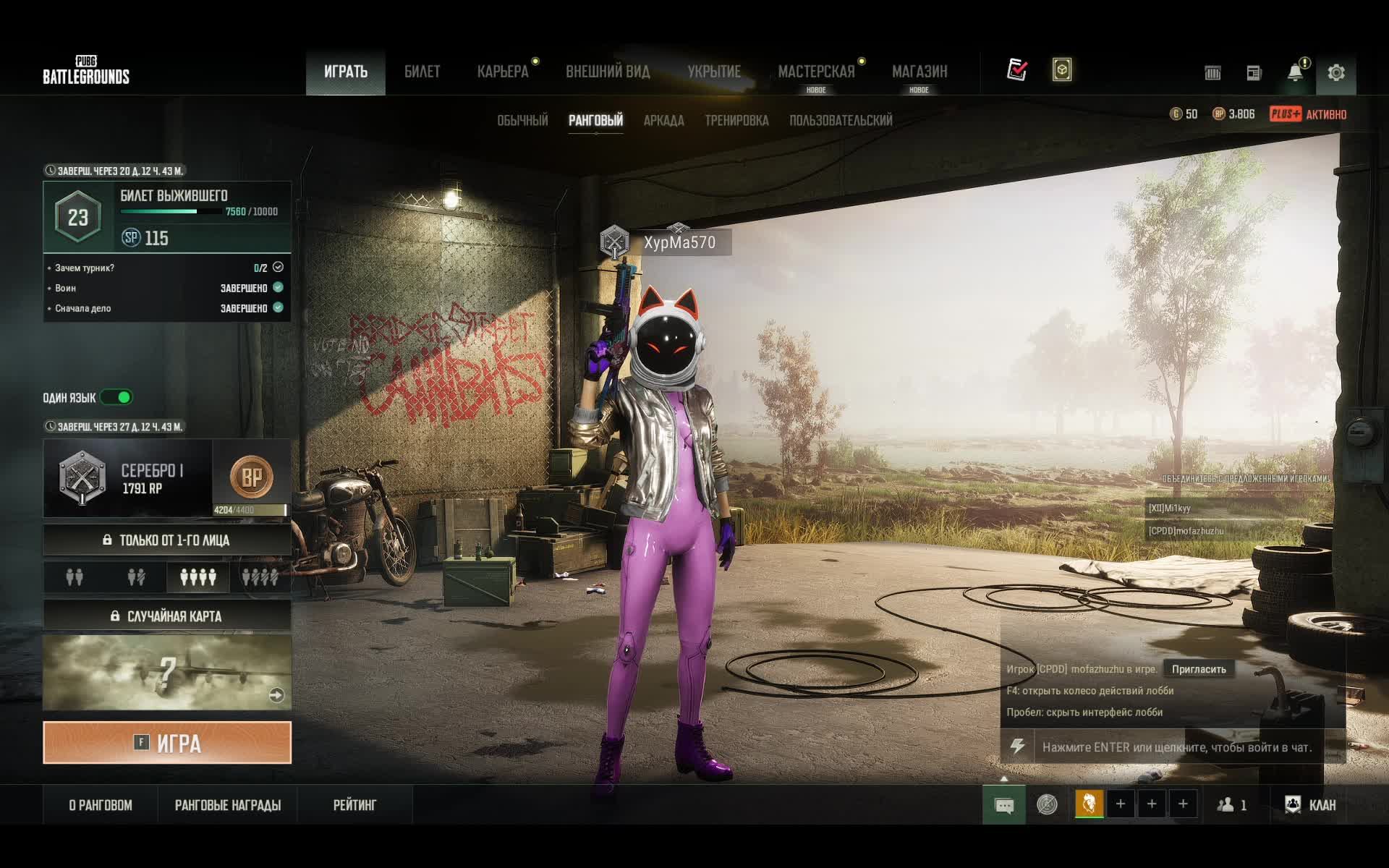Open the КЛАН panel
This screenshot has height=868, width=1389.
click(x=1310, y=805)
